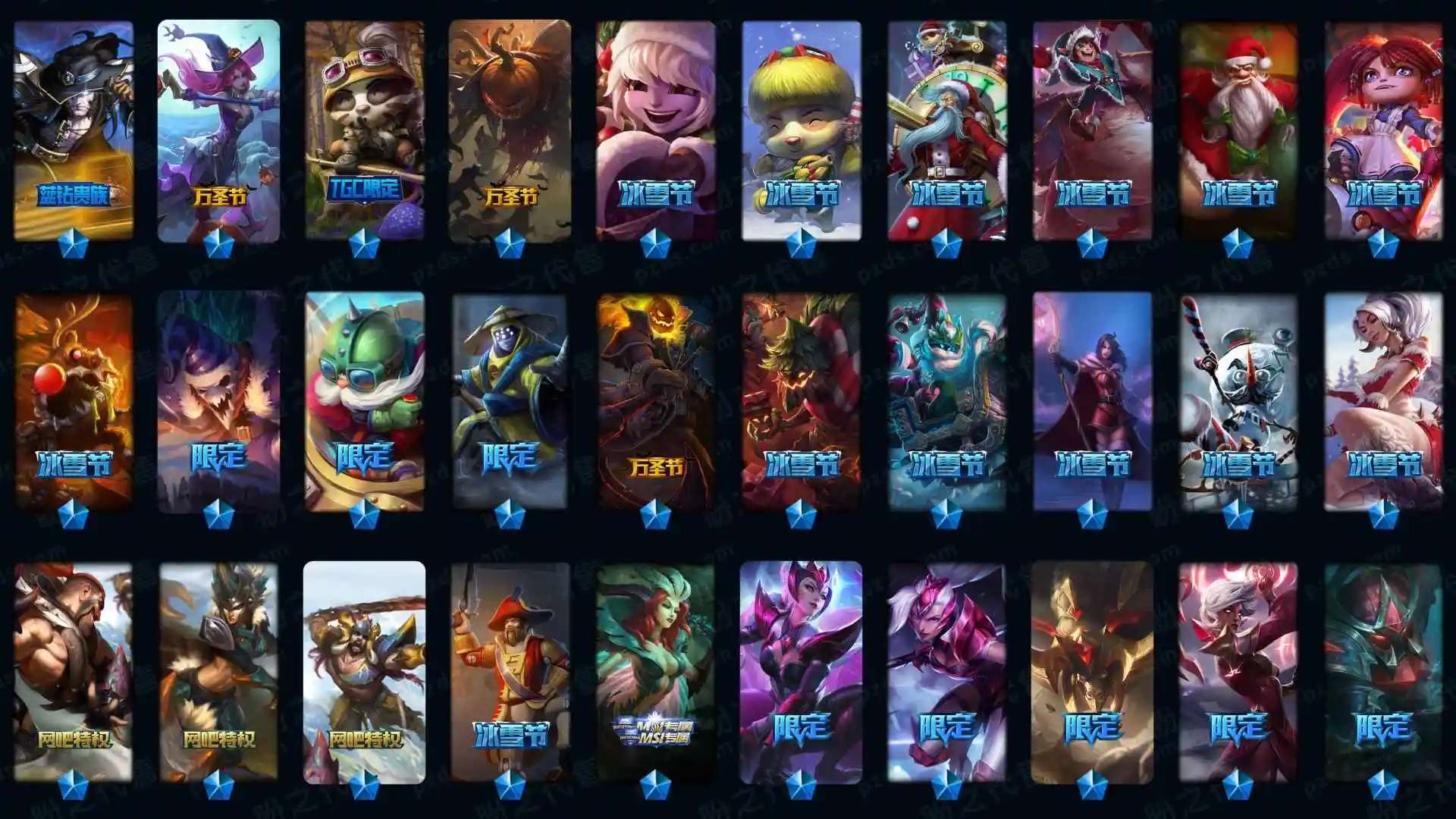Select the MSI专属 green plant woman card
Image resolution: width=1456 pixels, height=819 pixels.
[656, 671]
